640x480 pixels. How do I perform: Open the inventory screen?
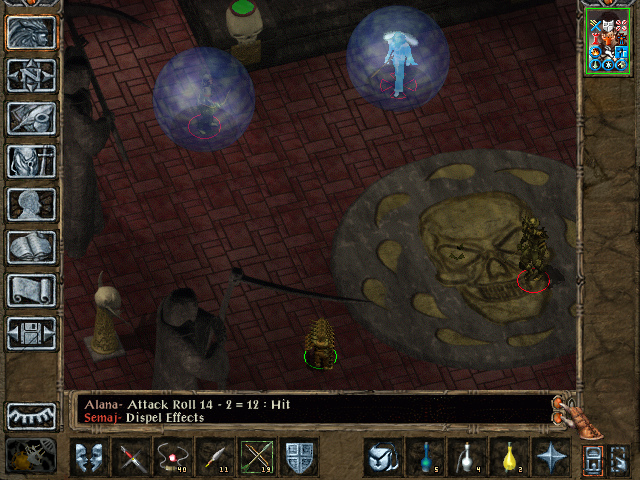31,161
